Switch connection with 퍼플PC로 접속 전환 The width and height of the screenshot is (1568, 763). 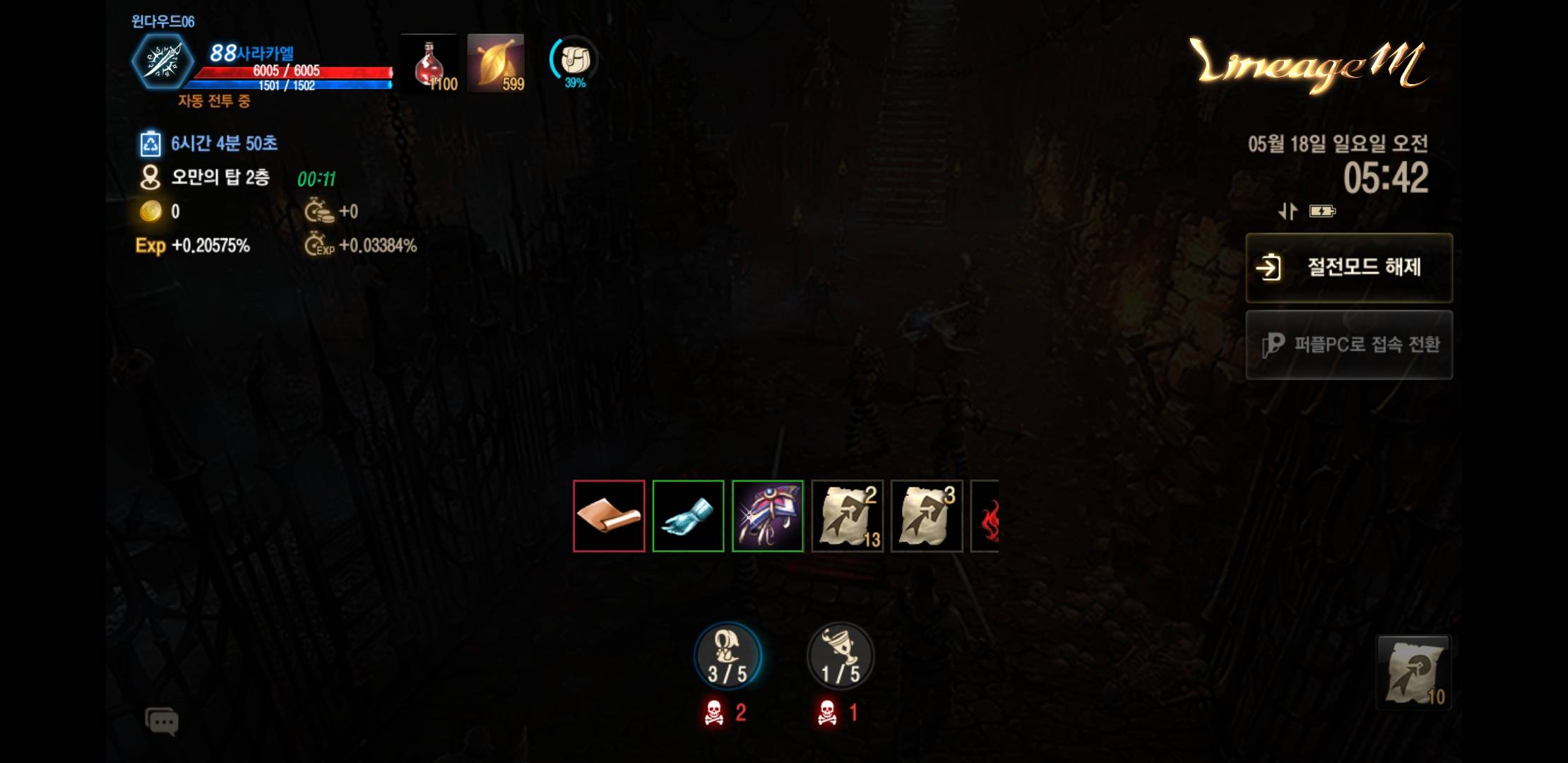click(1348, 345)
